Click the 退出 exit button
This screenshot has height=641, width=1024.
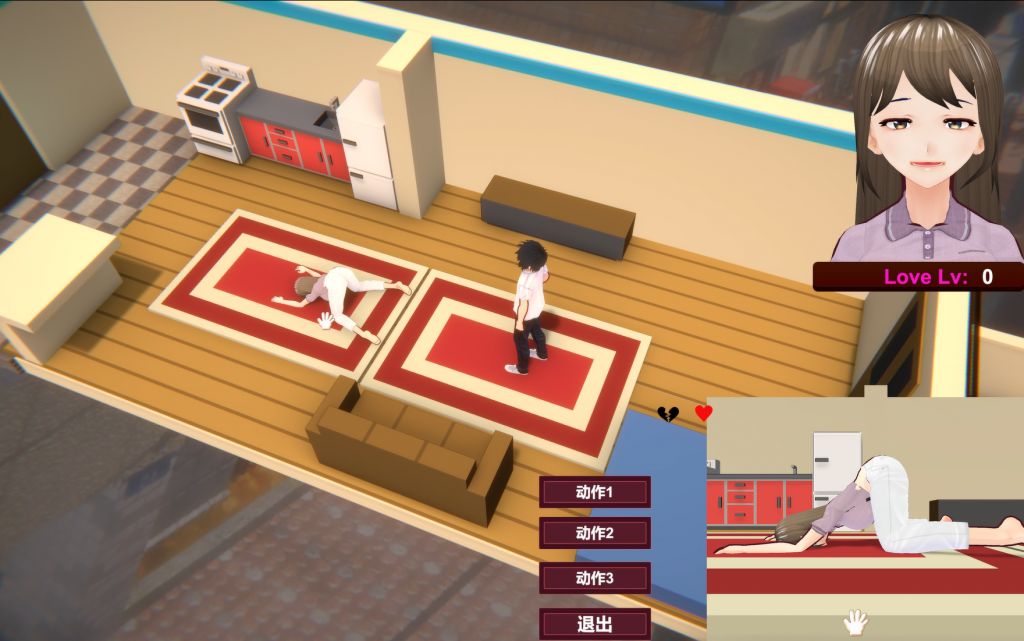594,624
